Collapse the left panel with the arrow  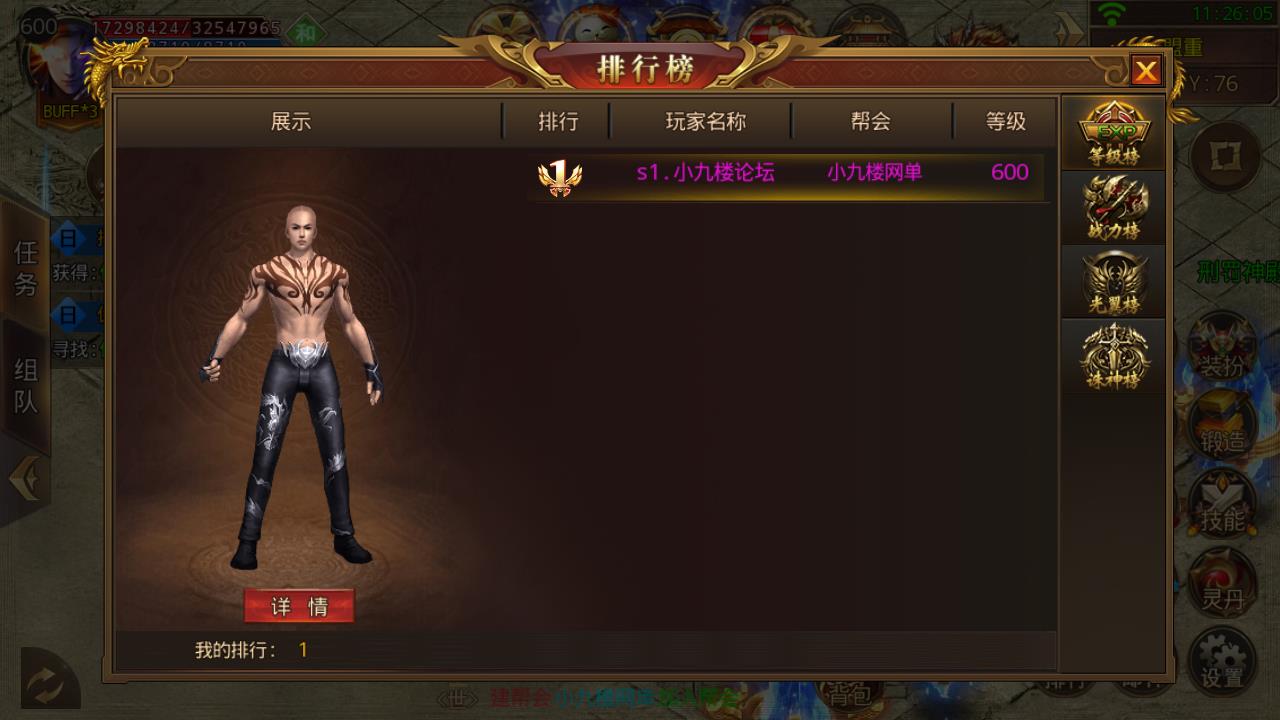23,481
